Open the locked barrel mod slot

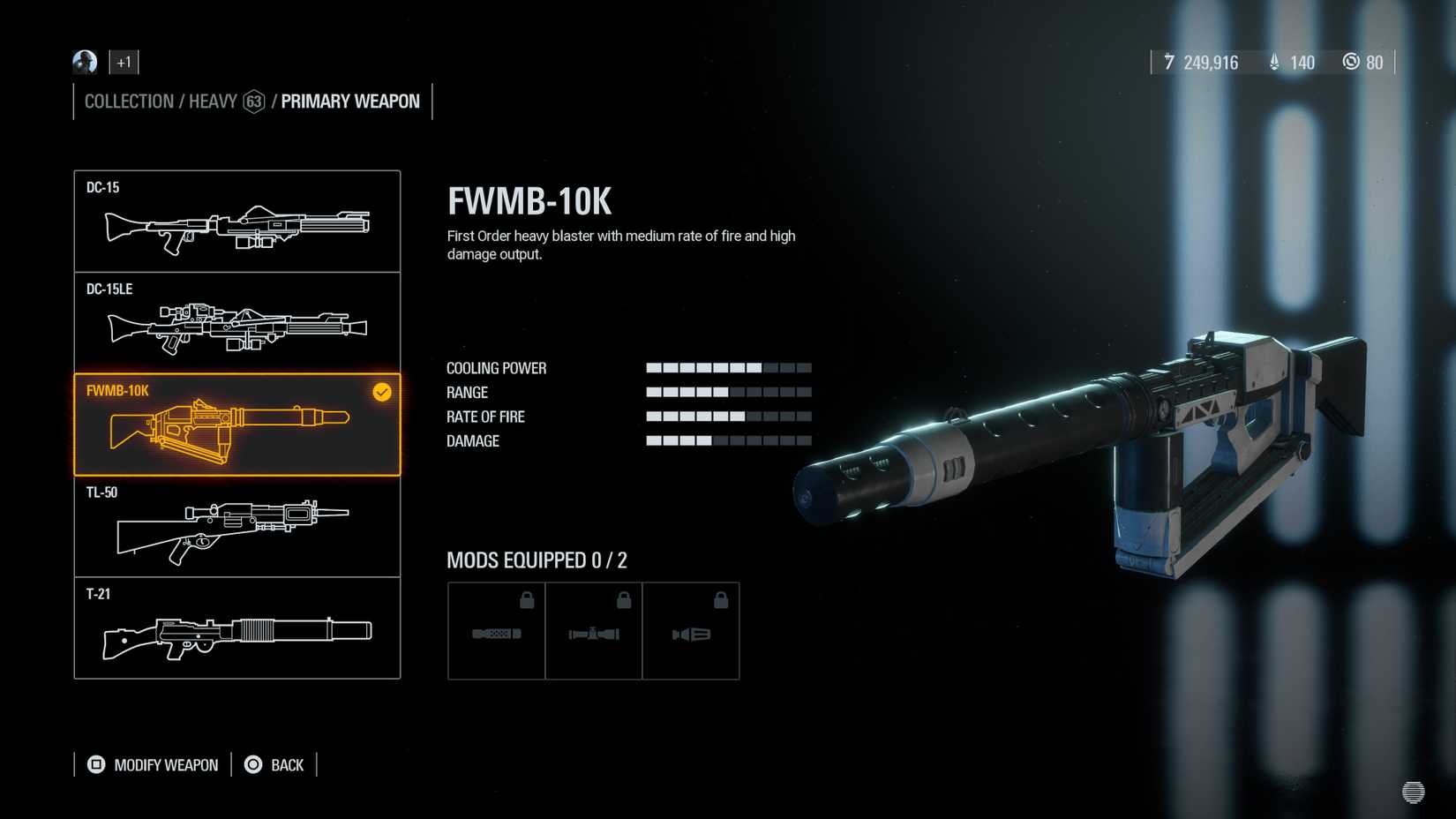[495, 630]
